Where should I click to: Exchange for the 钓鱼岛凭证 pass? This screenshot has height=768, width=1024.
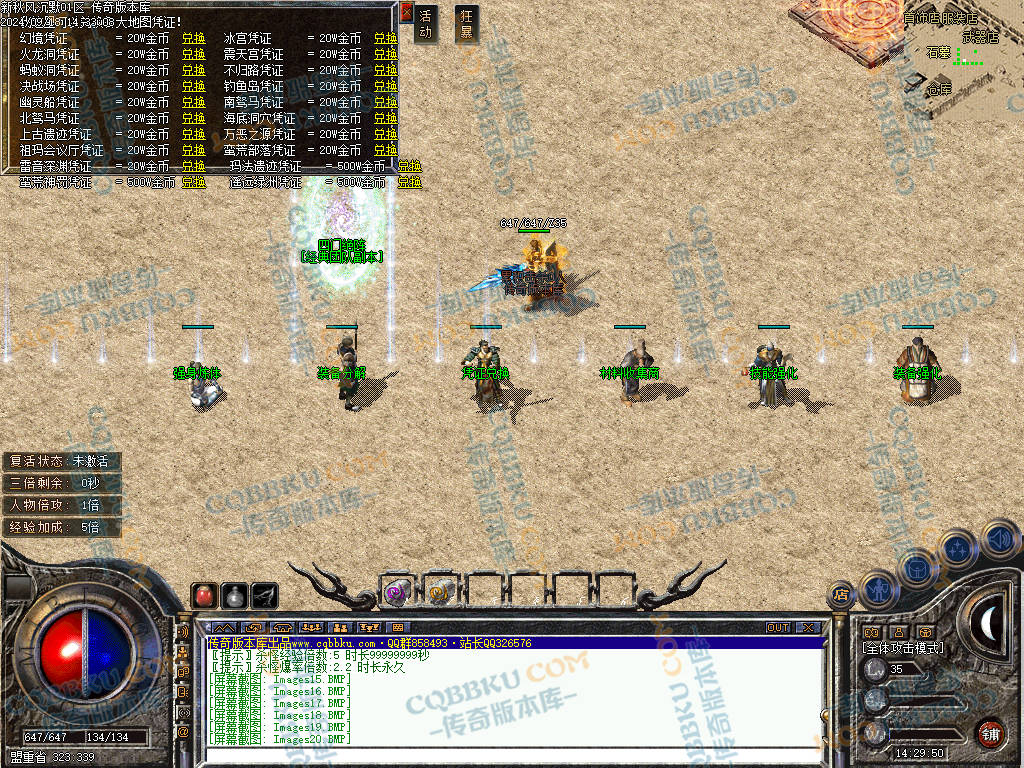click(386, 86)
